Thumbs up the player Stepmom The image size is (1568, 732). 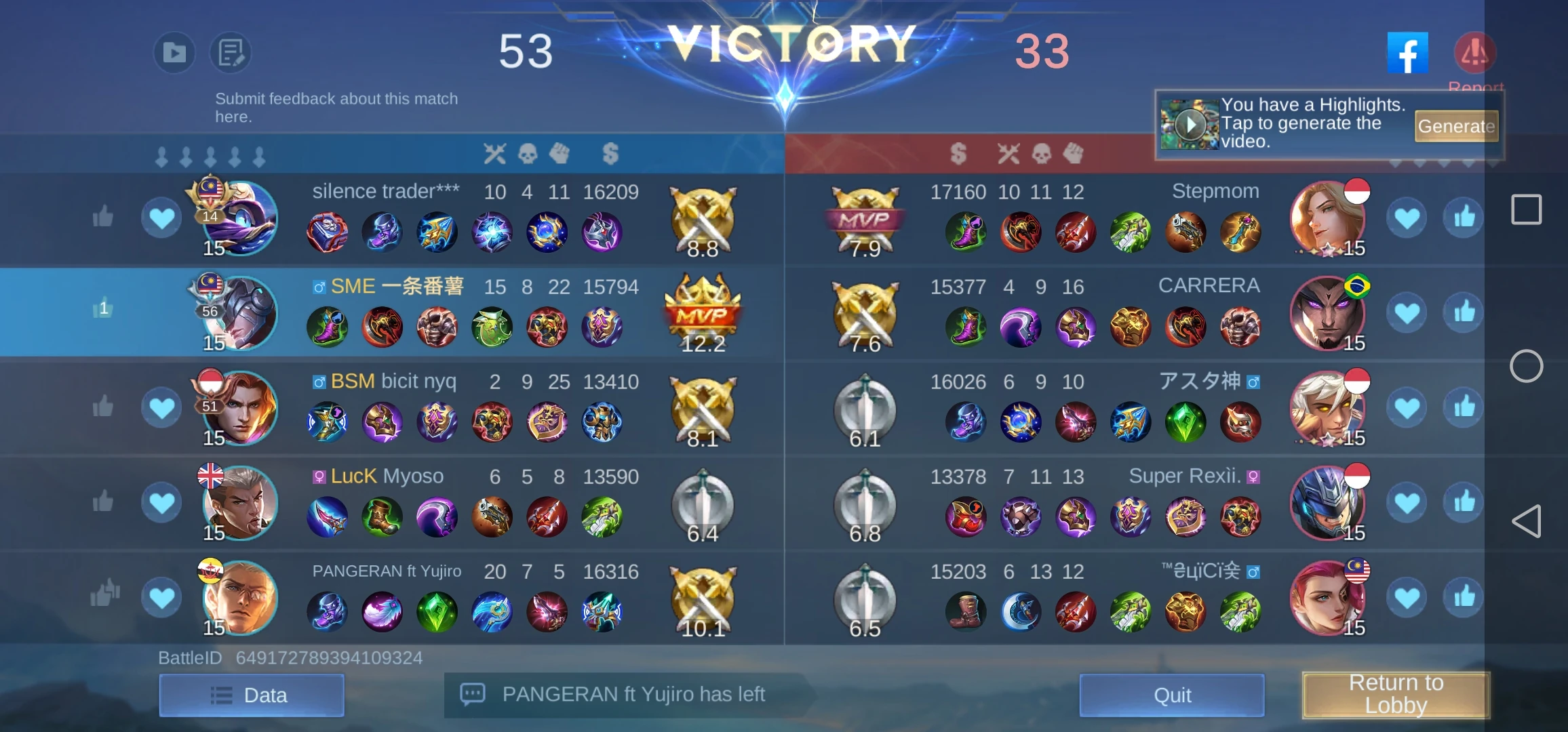[1464, 217]
